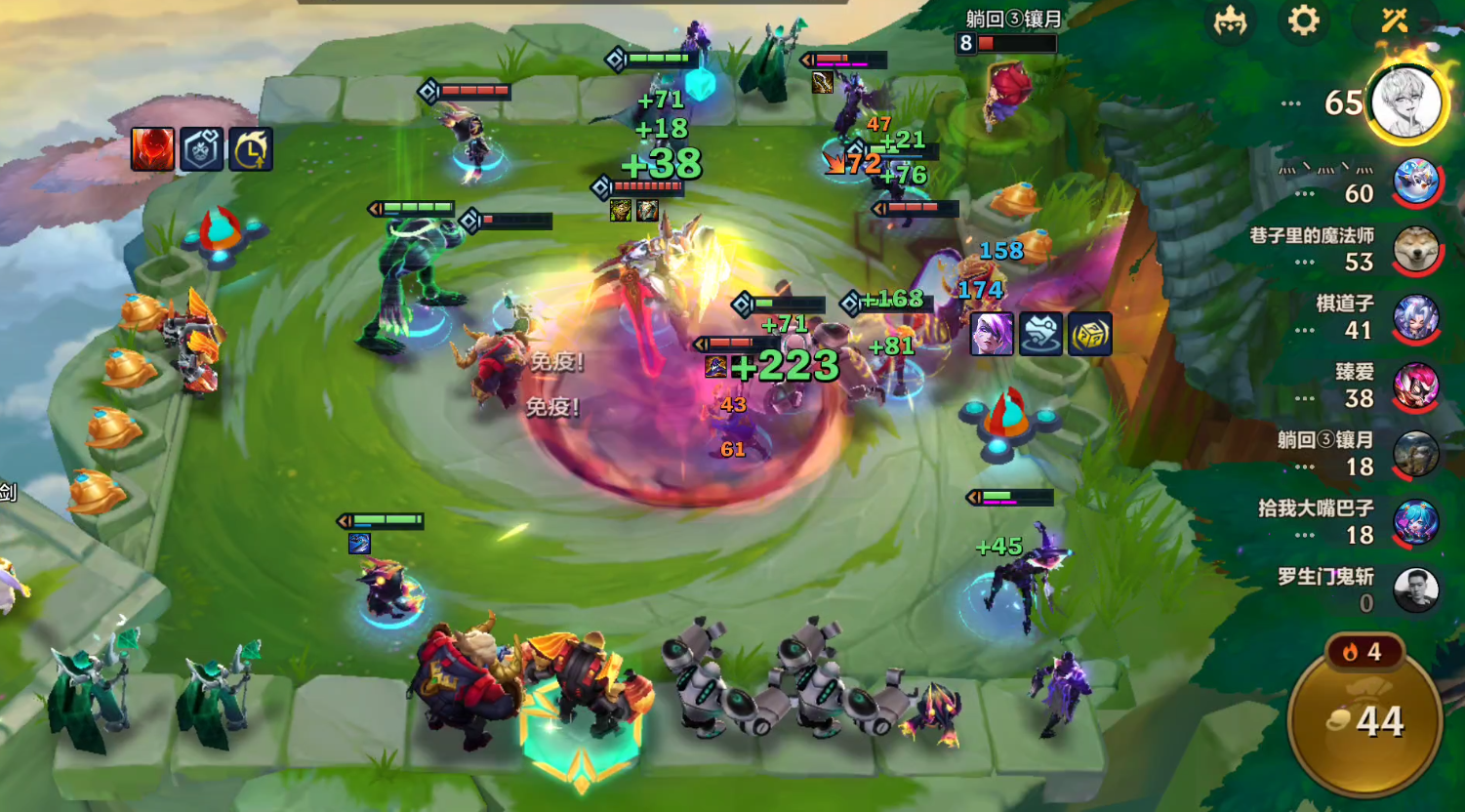The image size is (1465, 812).
Task: Inspect opponent's purple-haired character augment
Action: [x=992, y=334]
